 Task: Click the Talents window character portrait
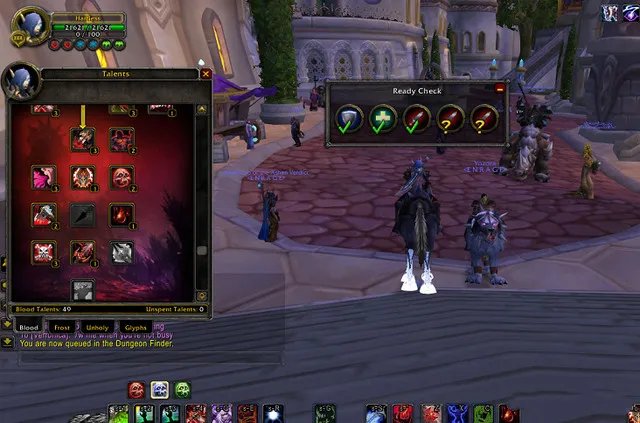(x=20, y=80)
